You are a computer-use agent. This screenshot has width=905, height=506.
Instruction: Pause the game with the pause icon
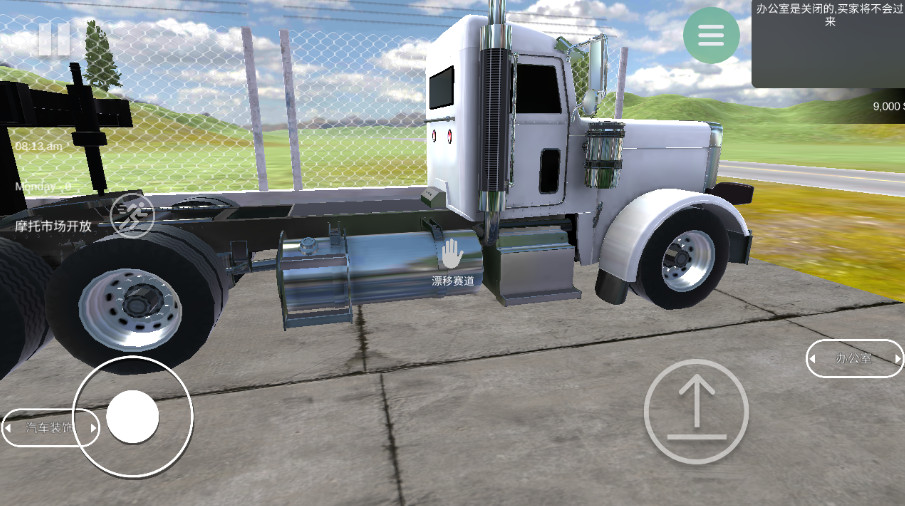point(54,39)
